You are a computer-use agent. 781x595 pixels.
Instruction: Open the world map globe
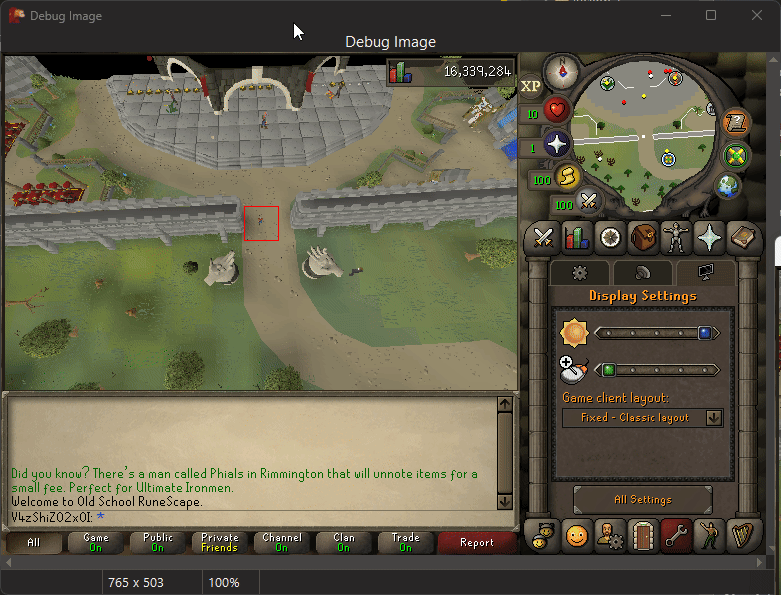click(727, 186)
